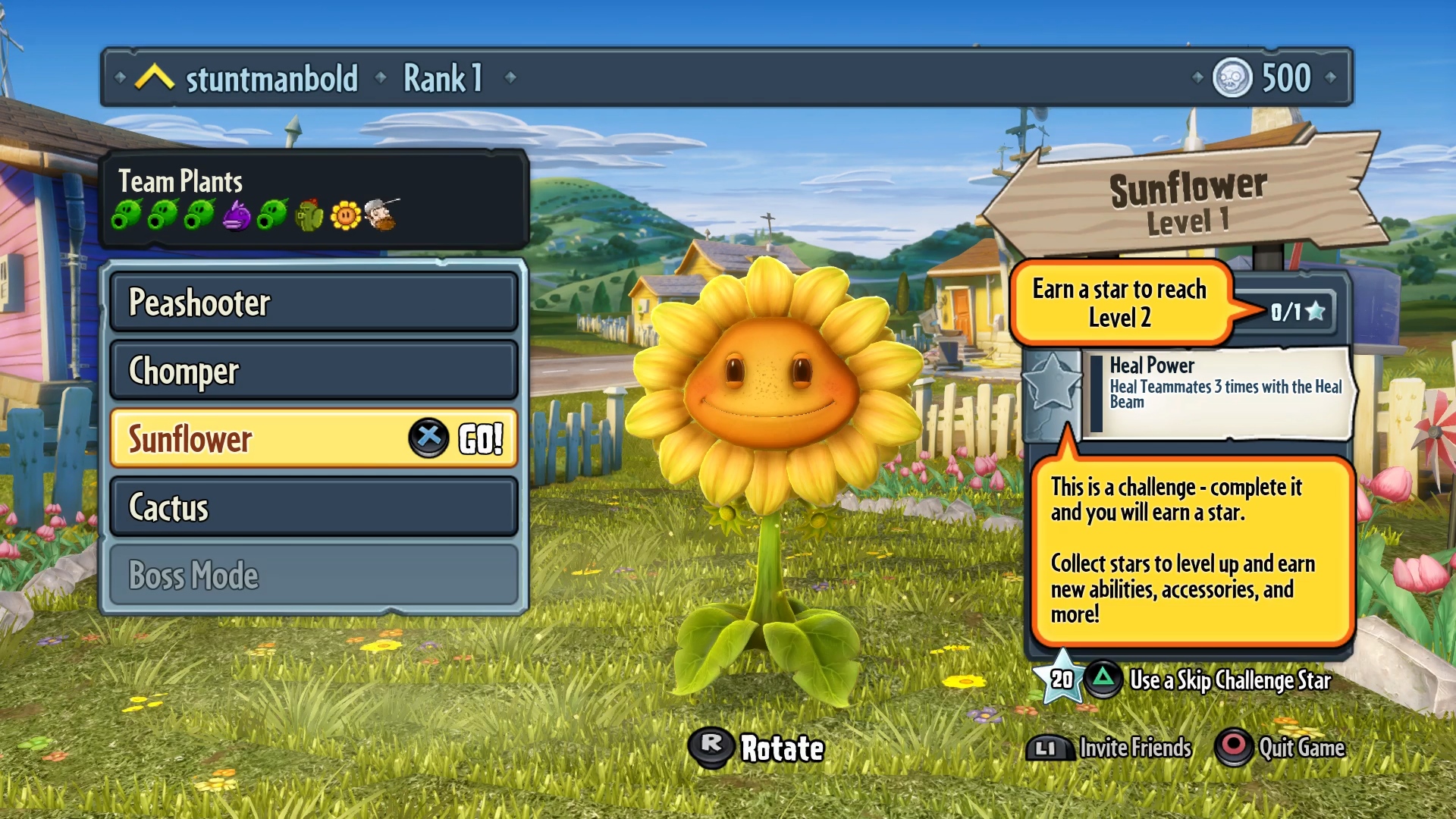Image resolution: width=1456 pixels, height=819 pixels.
Task: Choose the Chomper class
Action: [314, 370]
